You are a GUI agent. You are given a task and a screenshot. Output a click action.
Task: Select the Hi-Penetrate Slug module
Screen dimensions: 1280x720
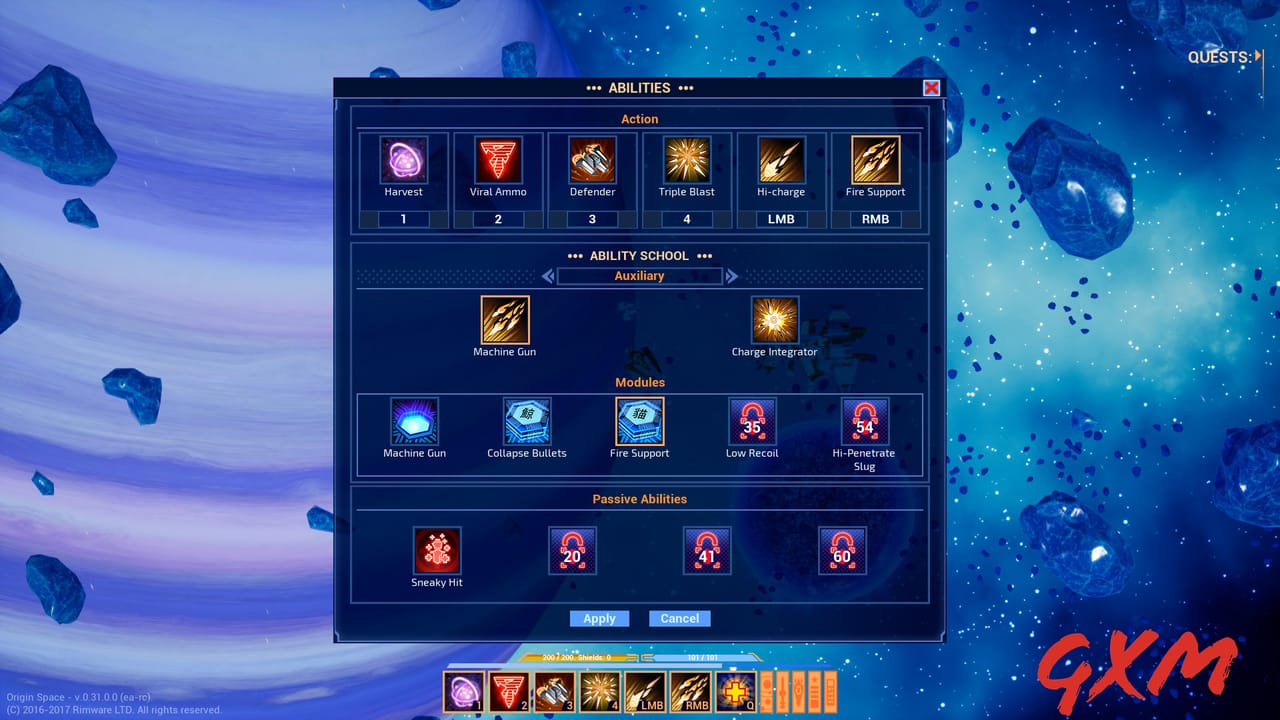point(864,423)
